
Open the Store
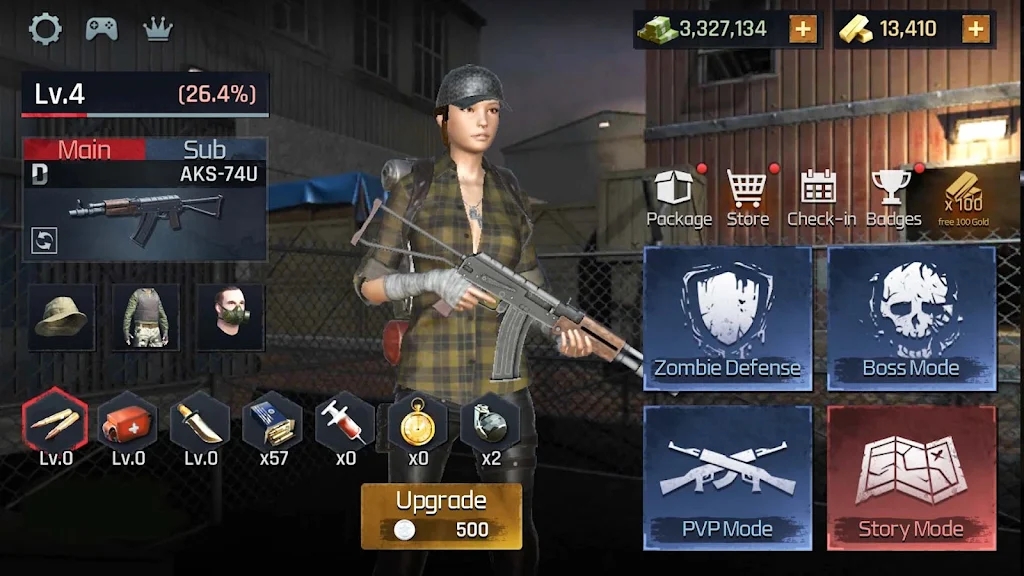pos(747,197)
